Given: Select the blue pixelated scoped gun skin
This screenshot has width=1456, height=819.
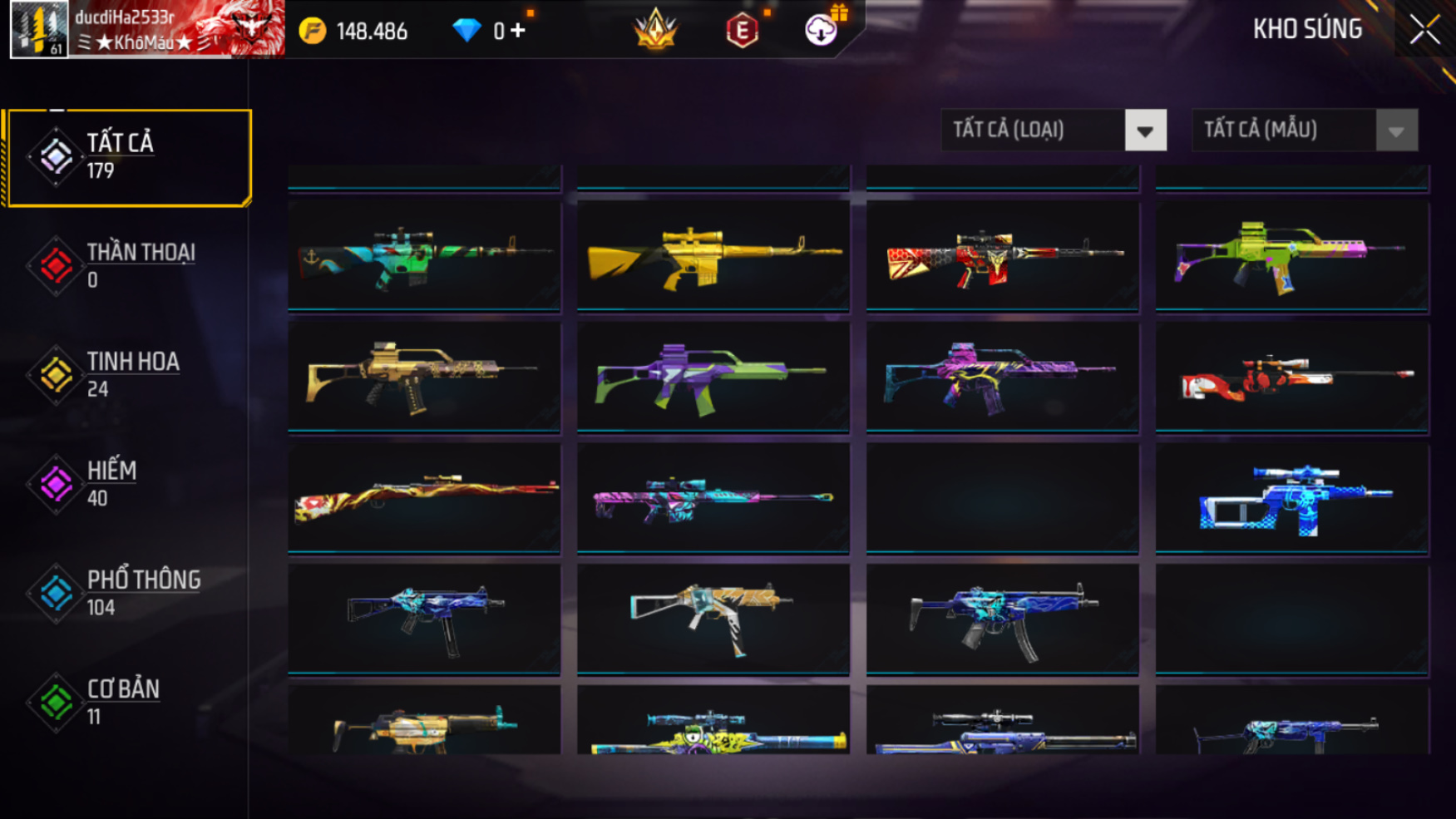Looking at the screenshot, I should 1291,499.
